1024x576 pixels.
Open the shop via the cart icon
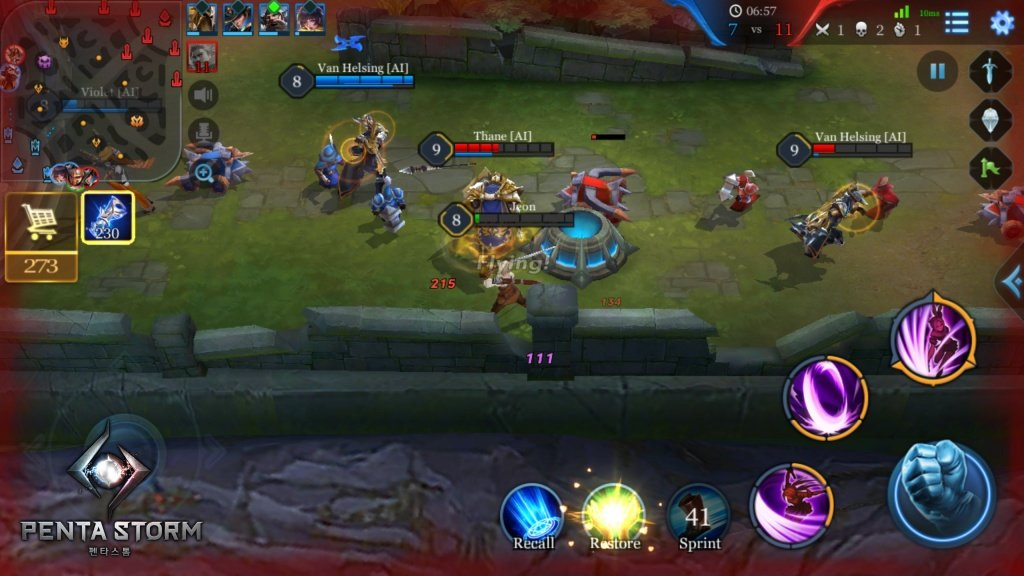(41, 223)
